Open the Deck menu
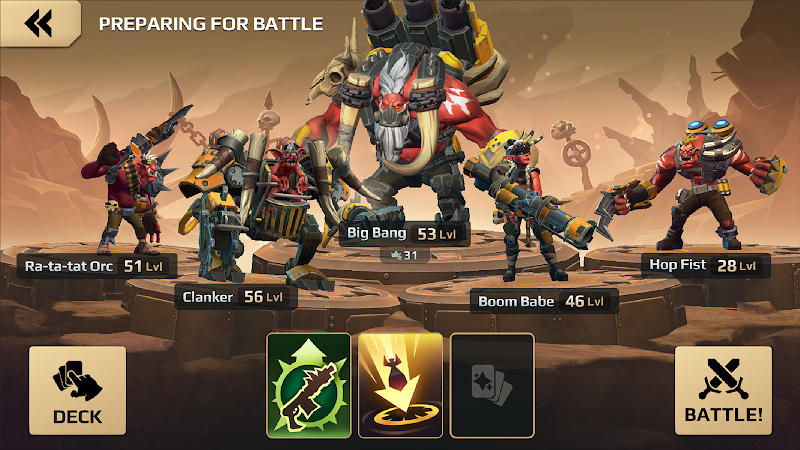The width and height of the screenshot is (800, 450). 77,391
